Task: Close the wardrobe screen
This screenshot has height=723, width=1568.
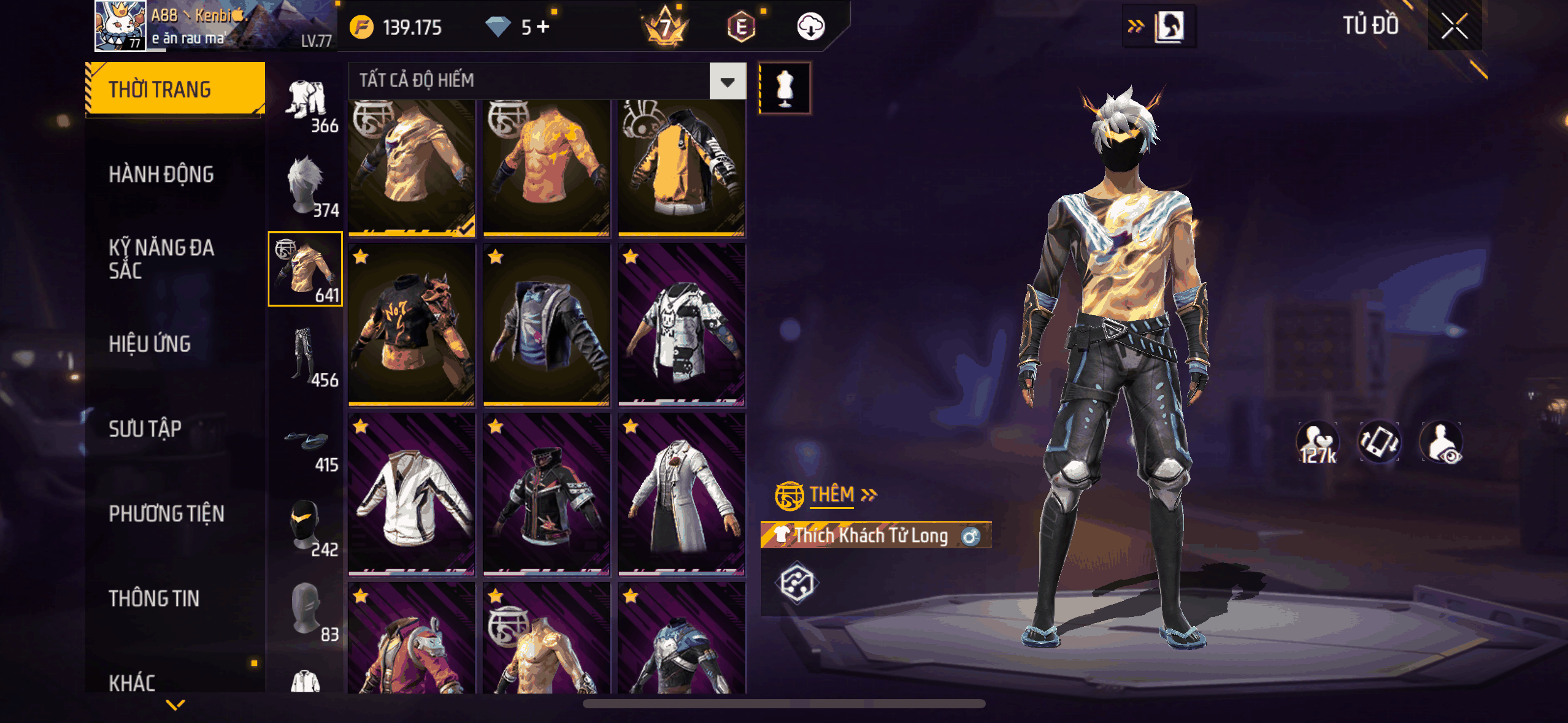Action: pyautogui.click(x=1454, y=26)
